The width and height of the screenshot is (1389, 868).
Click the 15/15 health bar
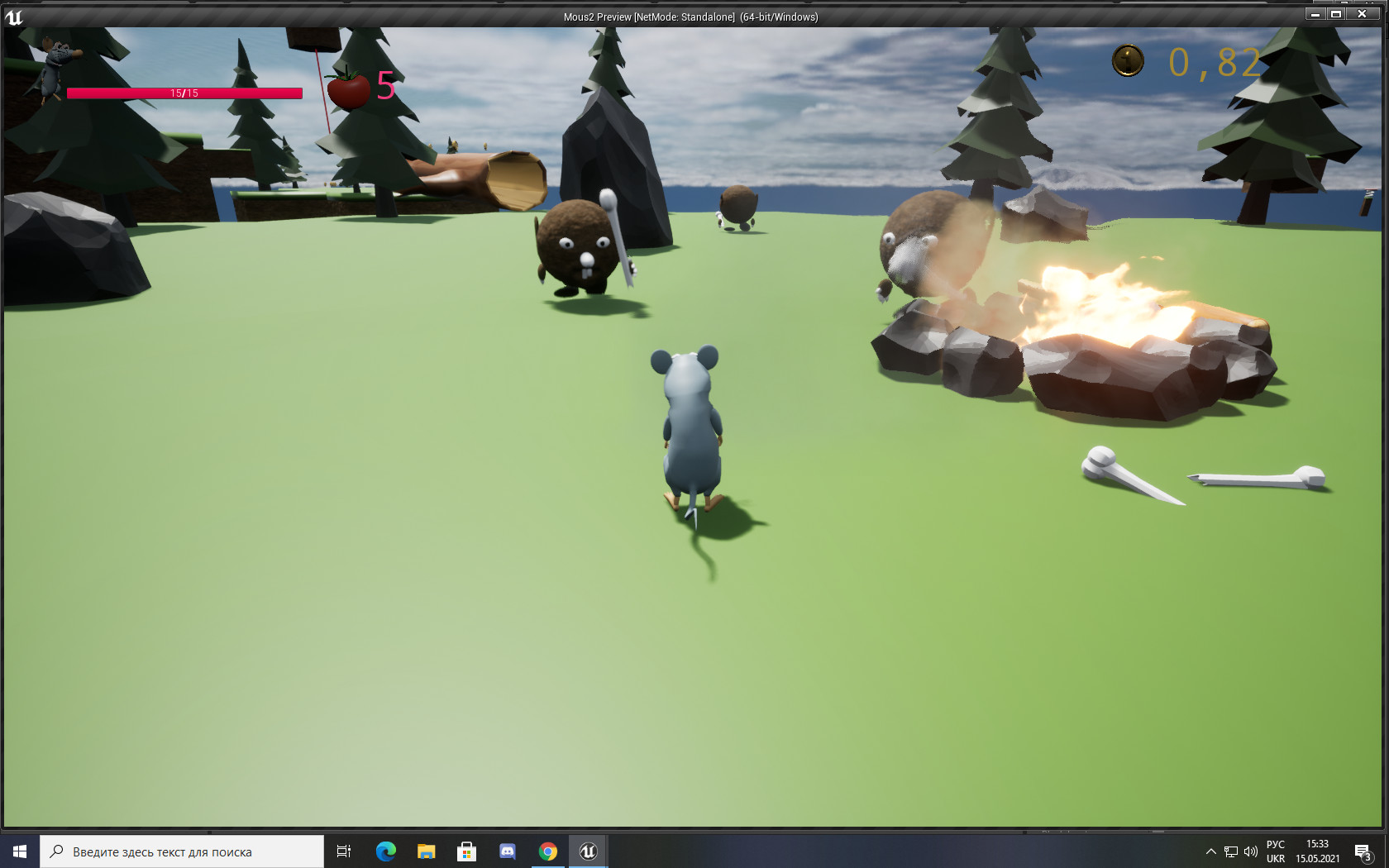point(184,93)
